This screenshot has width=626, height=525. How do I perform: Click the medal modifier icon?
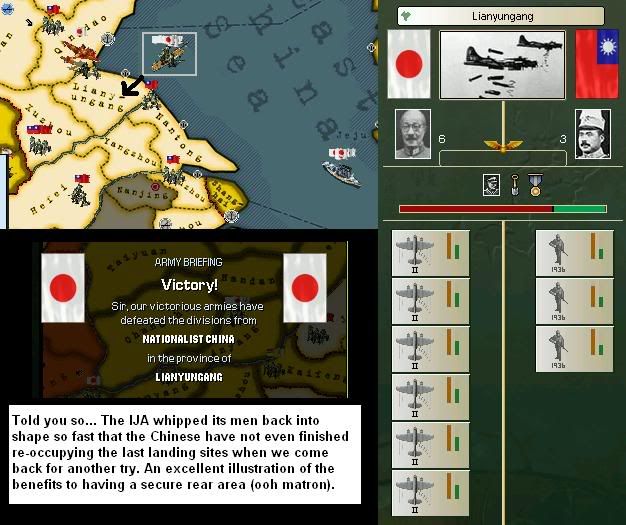pos(535,184)
